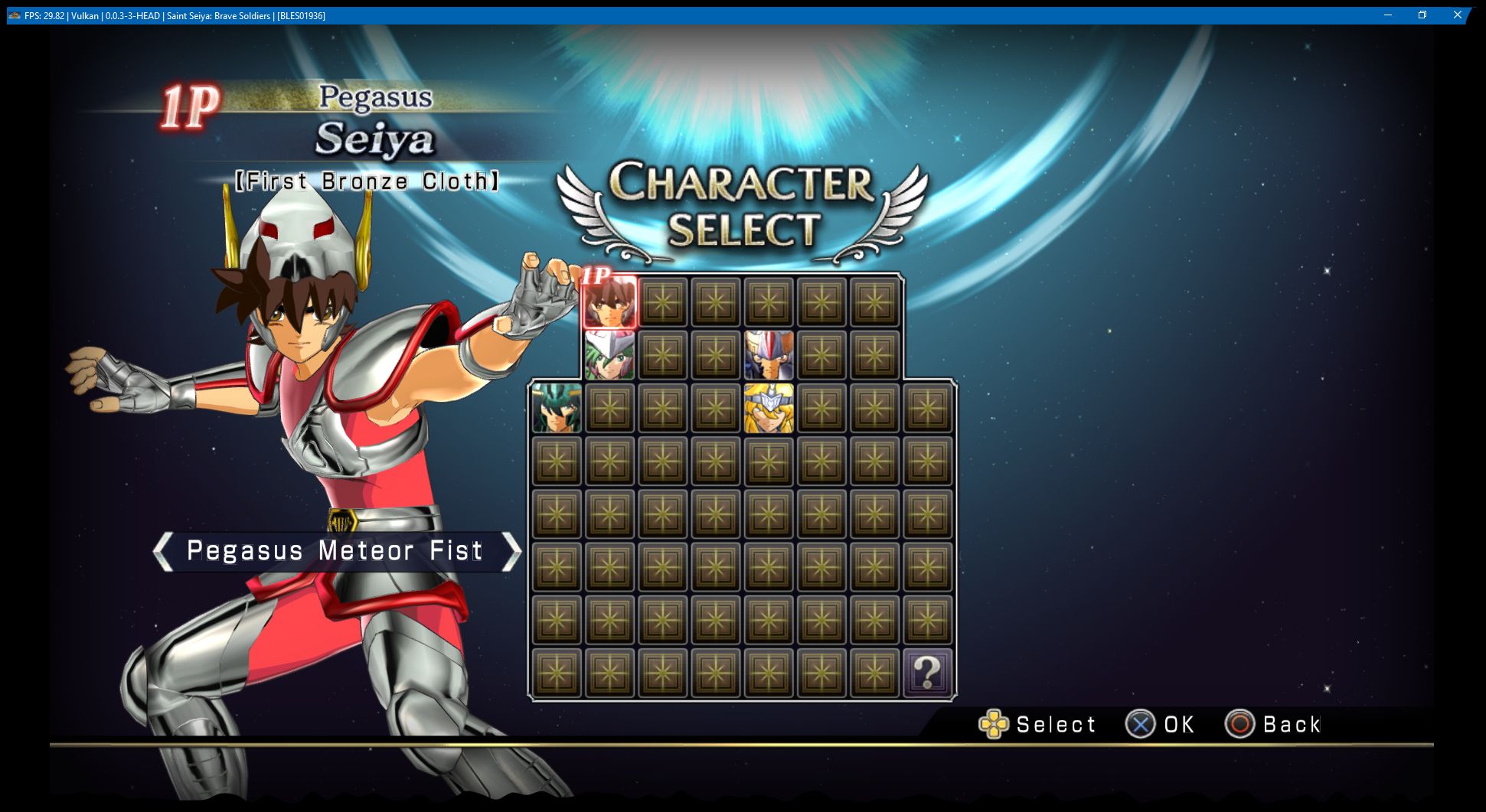The height and width of the screenshot is (812, 1486).
Task: Click the locked tile right of Seiya
Action: pyautogui.click(x=663, y=302)
